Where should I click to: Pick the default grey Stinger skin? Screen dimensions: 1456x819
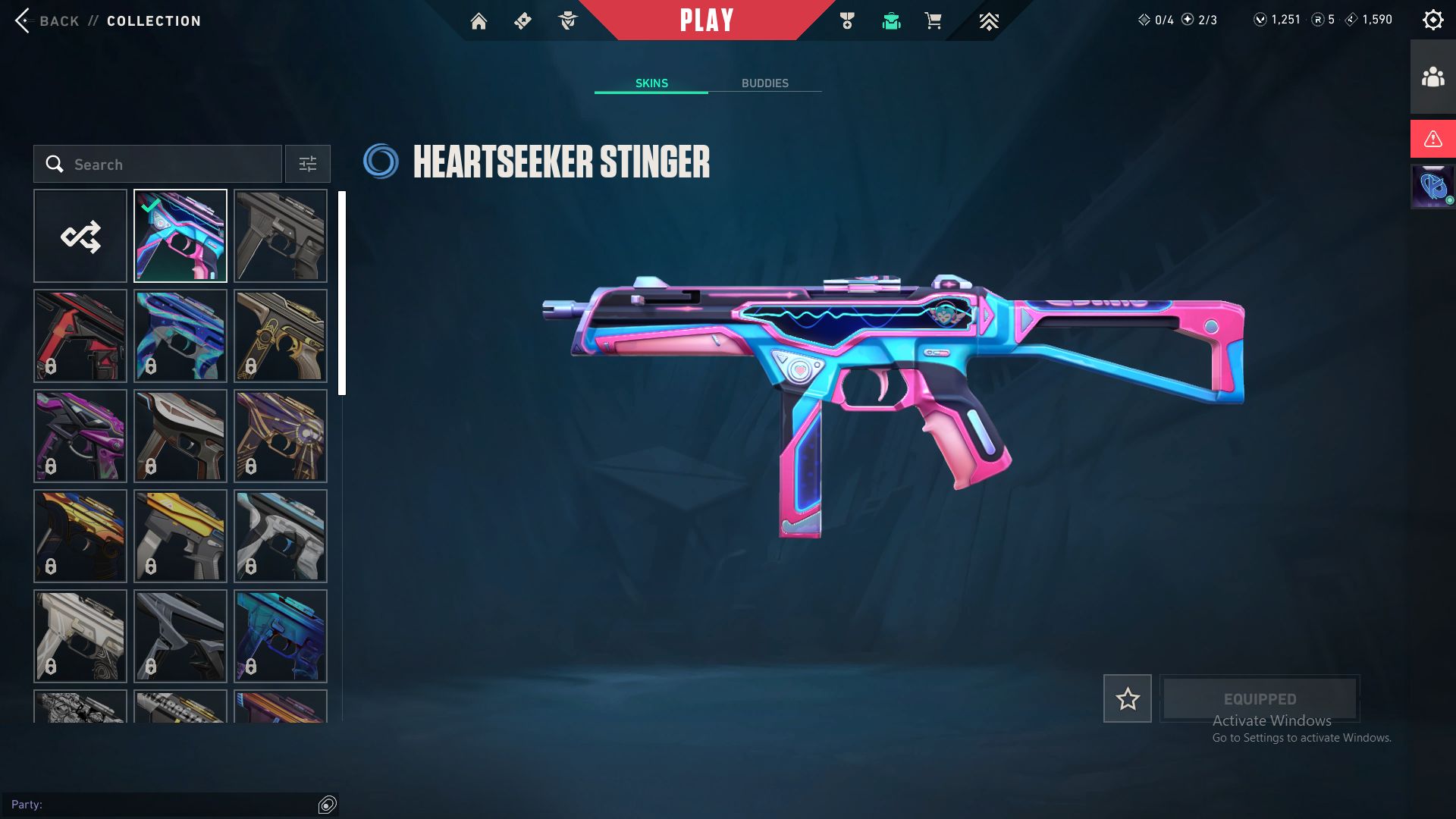(x=281, y=237)
